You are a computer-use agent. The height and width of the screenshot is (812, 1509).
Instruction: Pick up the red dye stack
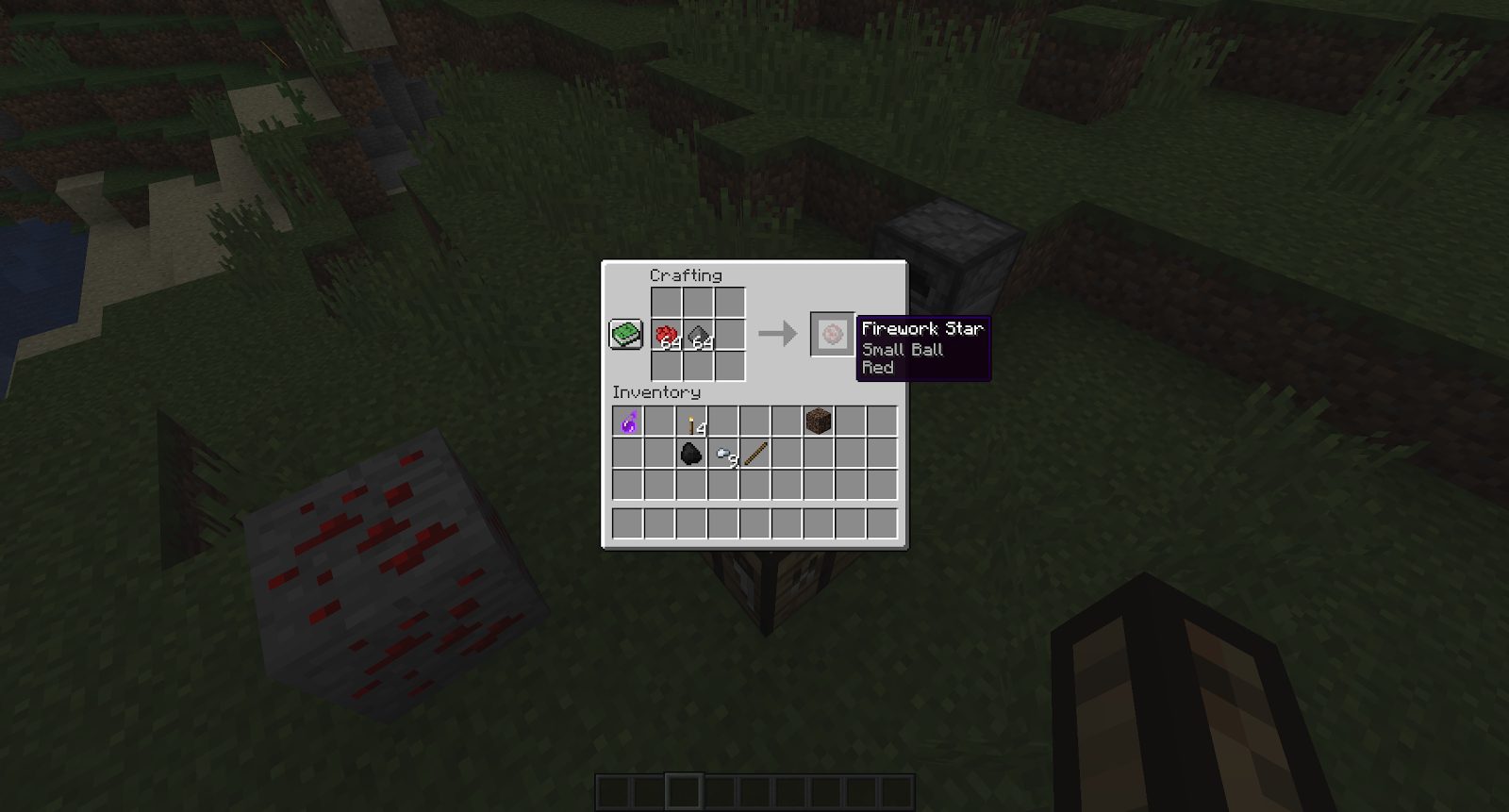[x=667, y=333]
